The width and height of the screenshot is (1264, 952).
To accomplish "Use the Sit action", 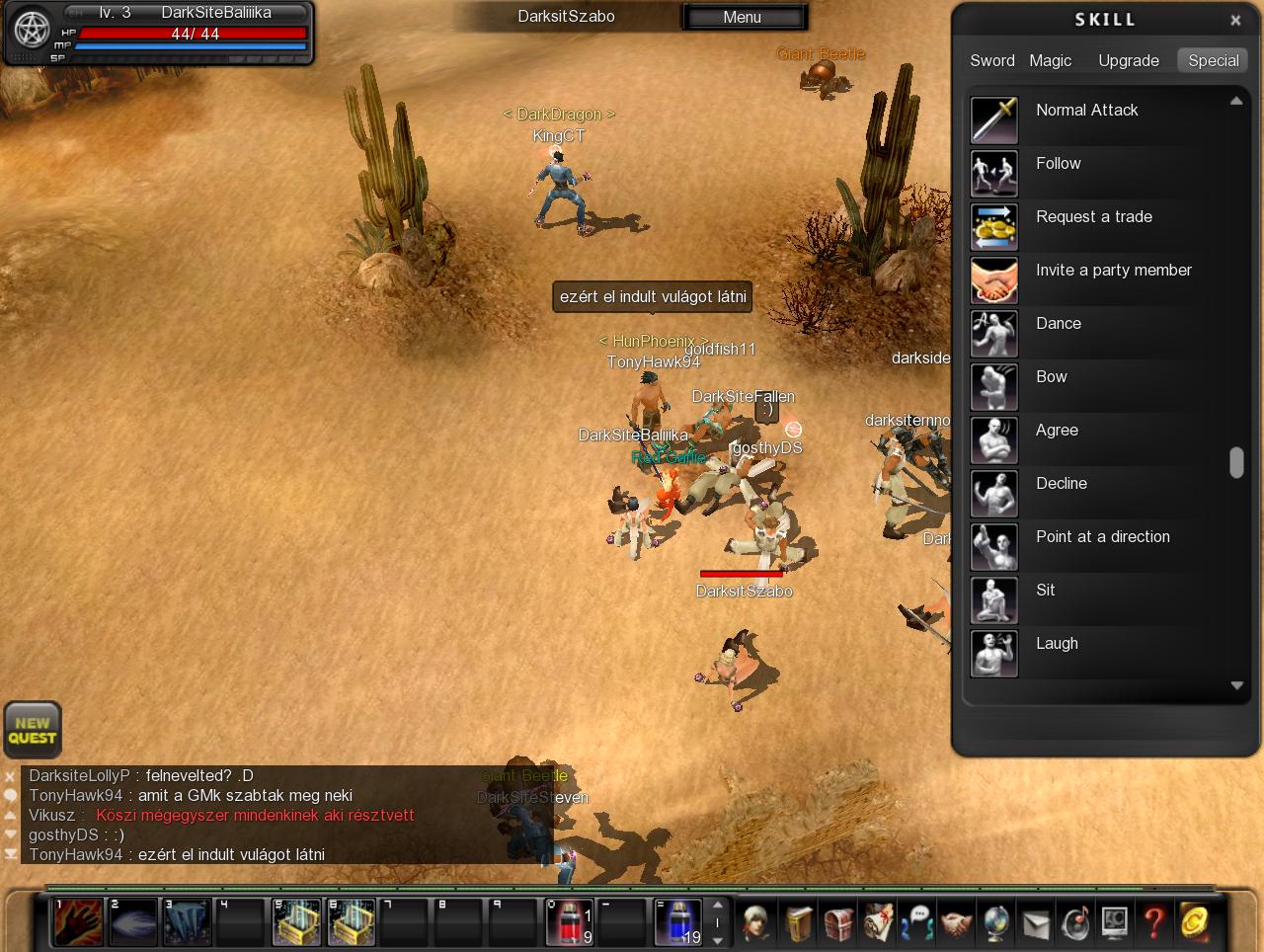I will point(1045,591).
